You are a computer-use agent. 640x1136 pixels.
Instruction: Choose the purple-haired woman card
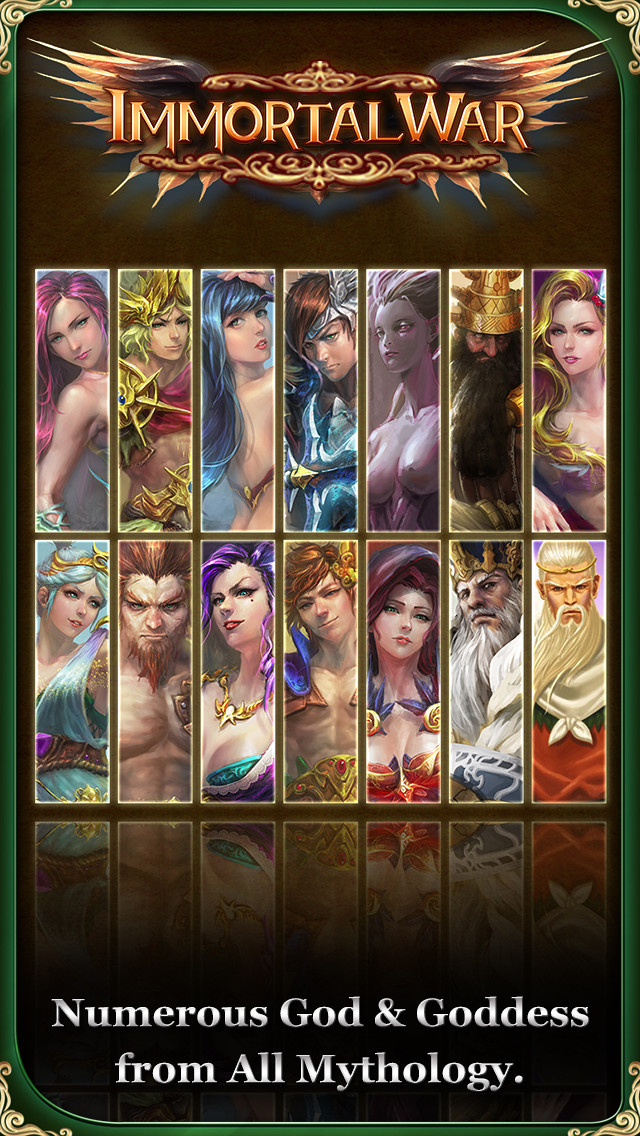click(x=237, y=671)
